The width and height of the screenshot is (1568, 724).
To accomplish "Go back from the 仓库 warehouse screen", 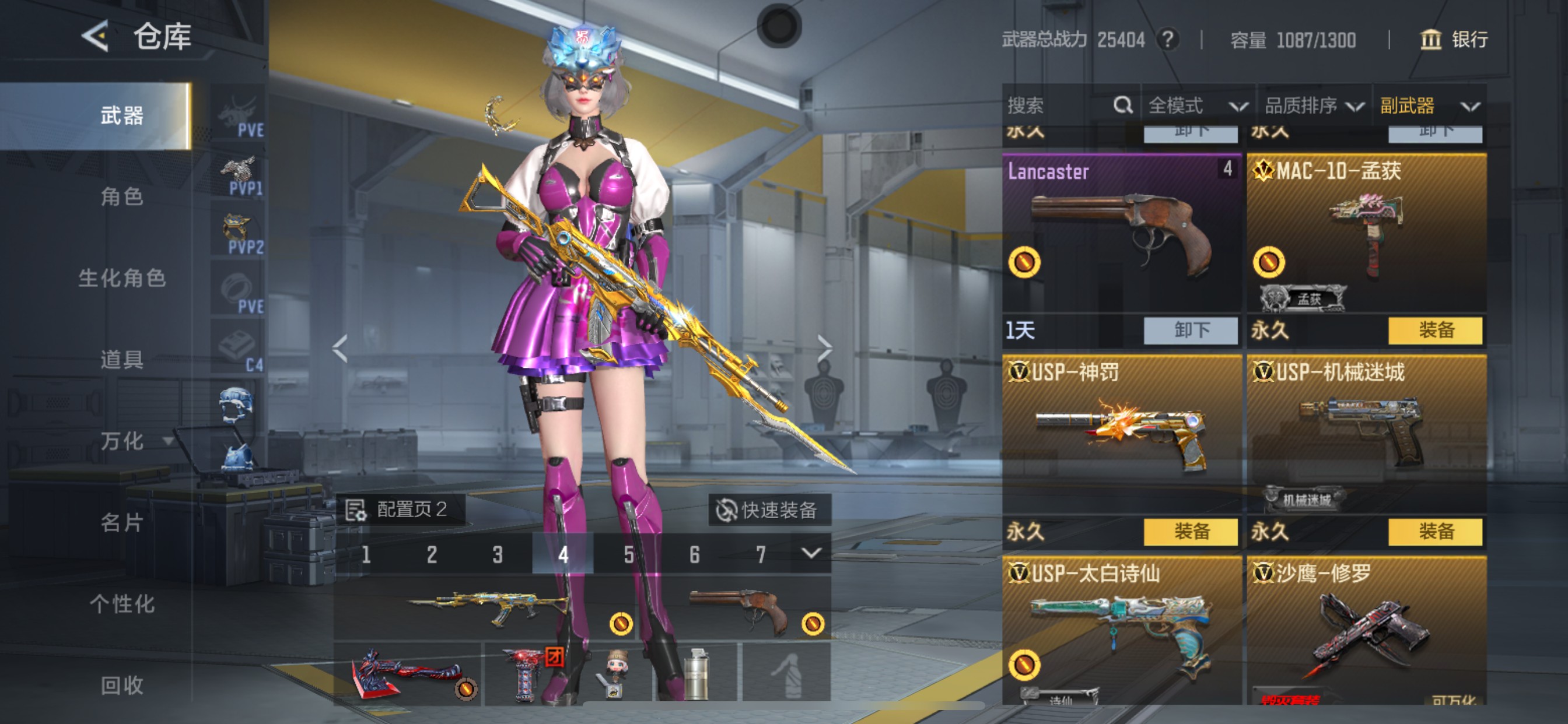I will pos(96,37).
